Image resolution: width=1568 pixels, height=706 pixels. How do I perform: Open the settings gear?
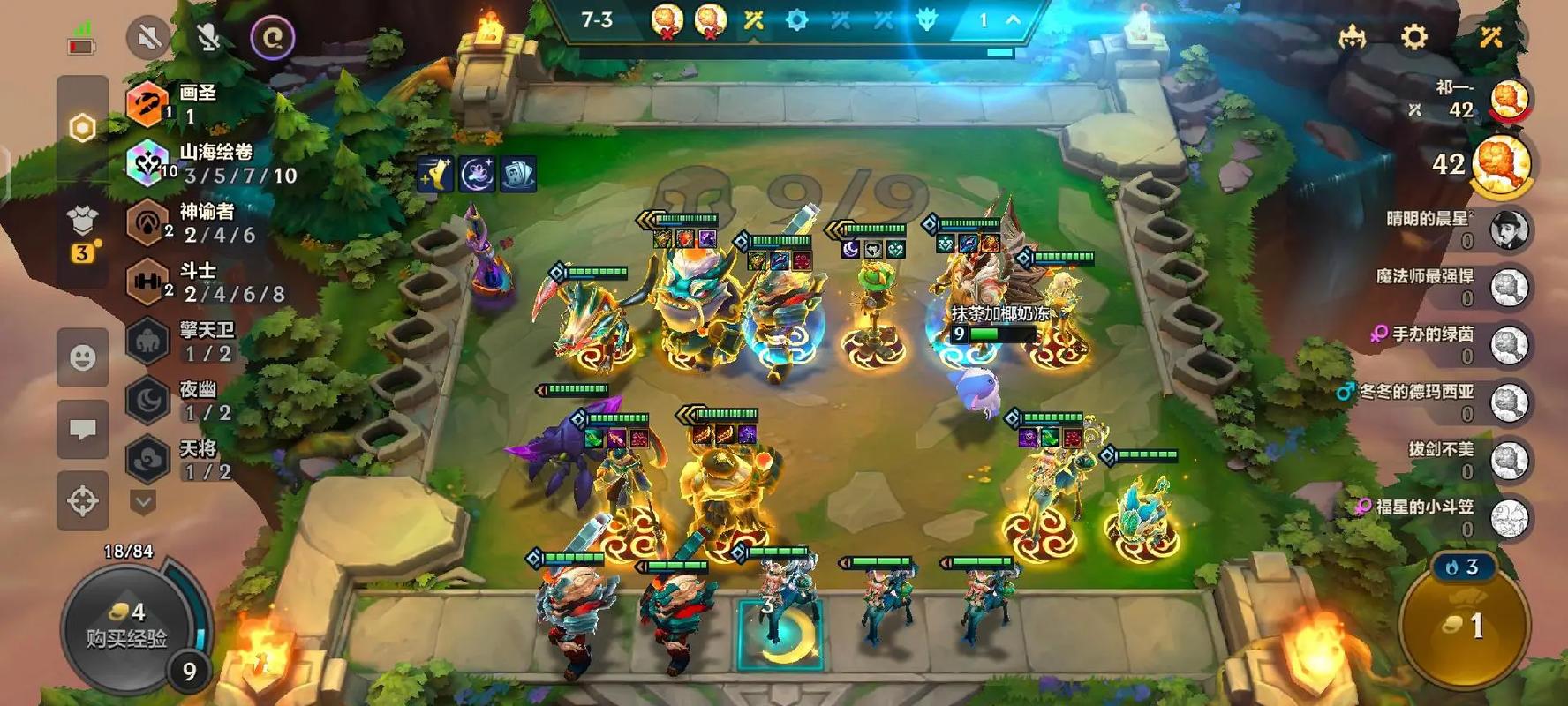(1413, 37)
